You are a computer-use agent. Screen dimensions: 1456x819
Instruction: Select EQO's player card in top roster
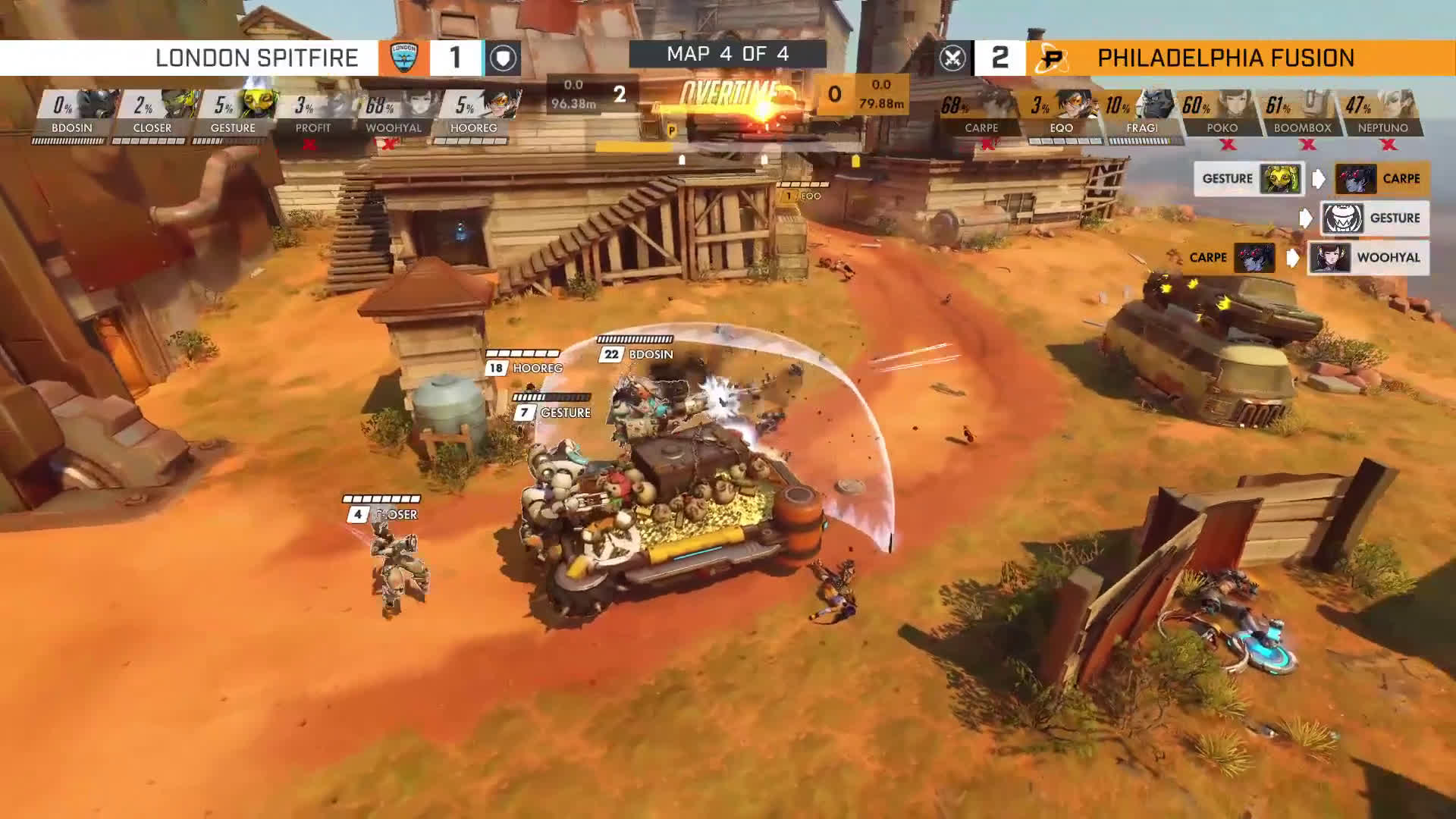coord(1062,114)
